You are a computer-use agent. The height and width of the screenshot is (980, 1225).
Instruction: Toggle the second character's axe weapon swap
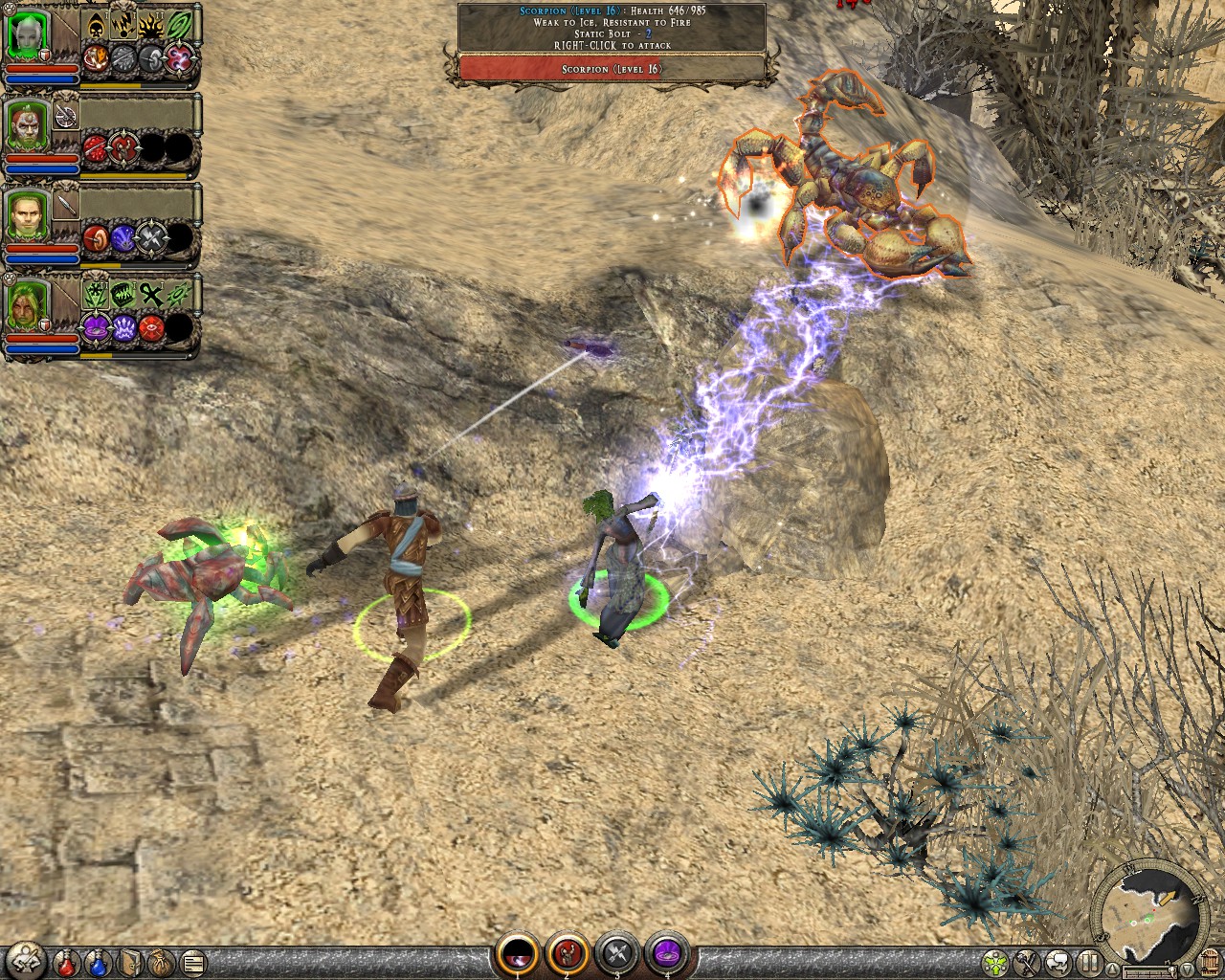point(66,116)
